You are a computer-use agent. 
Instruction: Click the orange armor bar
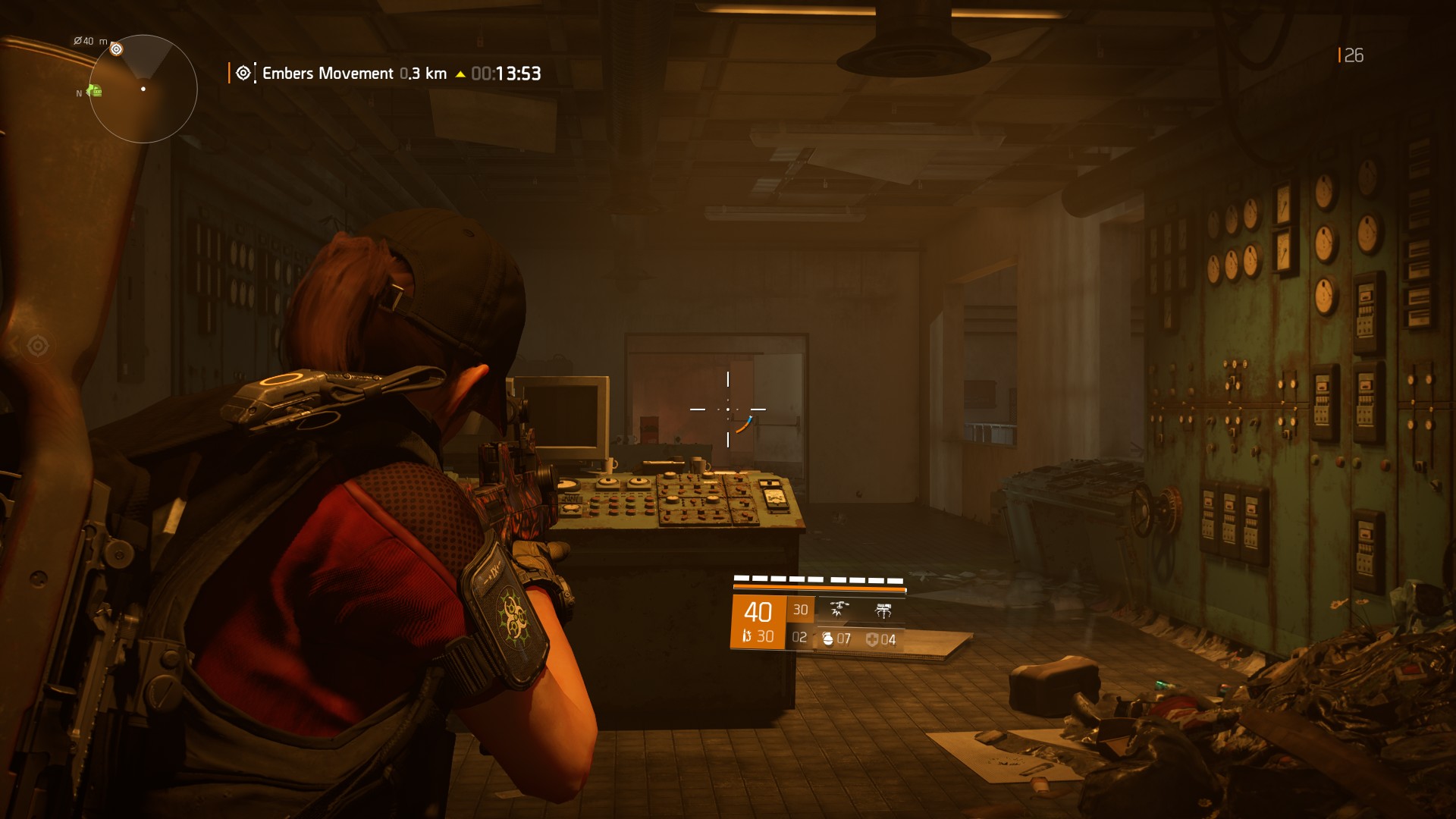tap(820, 587)
